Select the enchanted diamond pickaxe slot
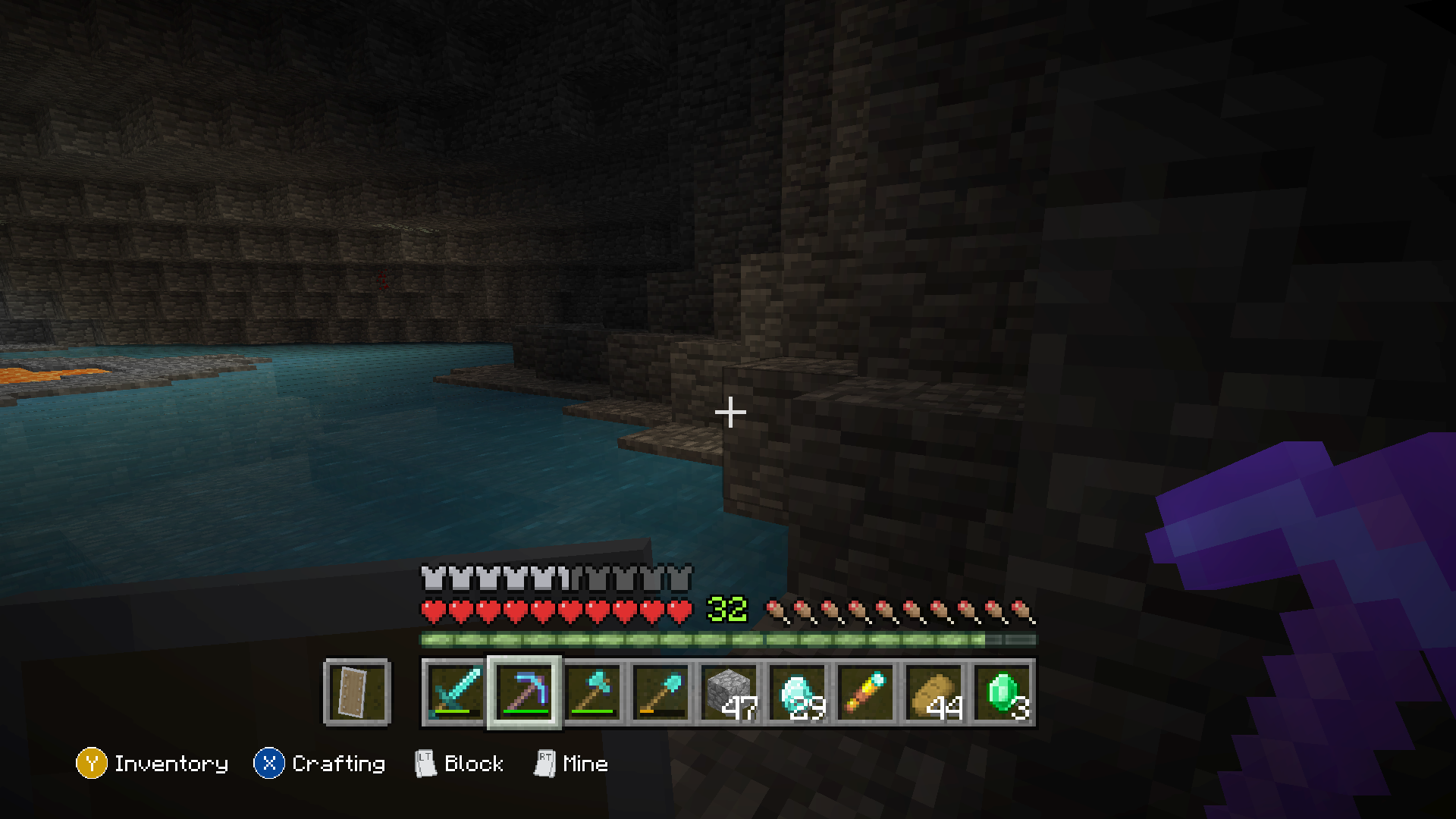The height and width of the screenshot is (819, 1456). click(523, 694)
